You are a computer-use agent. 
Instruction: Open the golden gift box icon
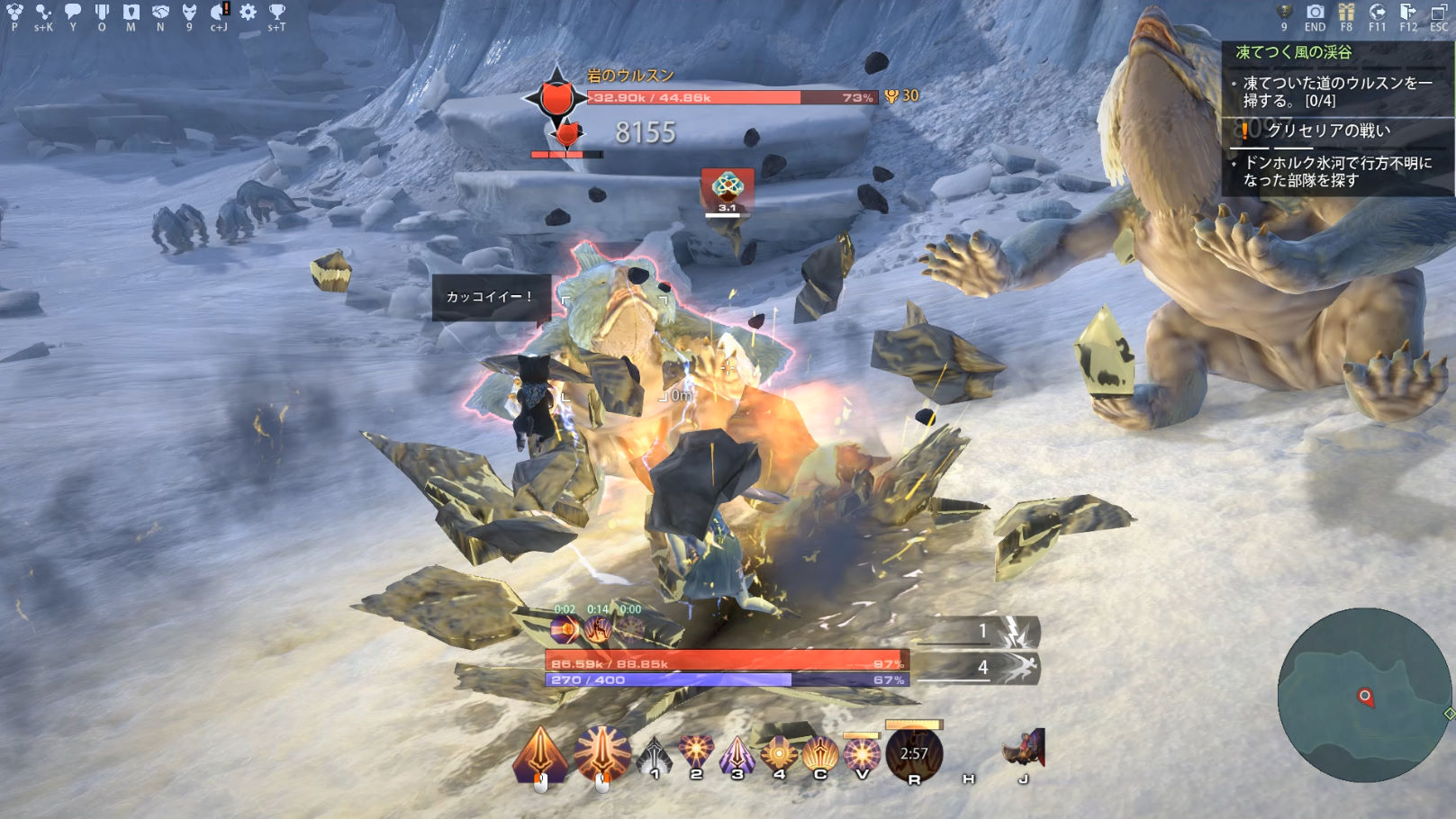coord(1346,12)
